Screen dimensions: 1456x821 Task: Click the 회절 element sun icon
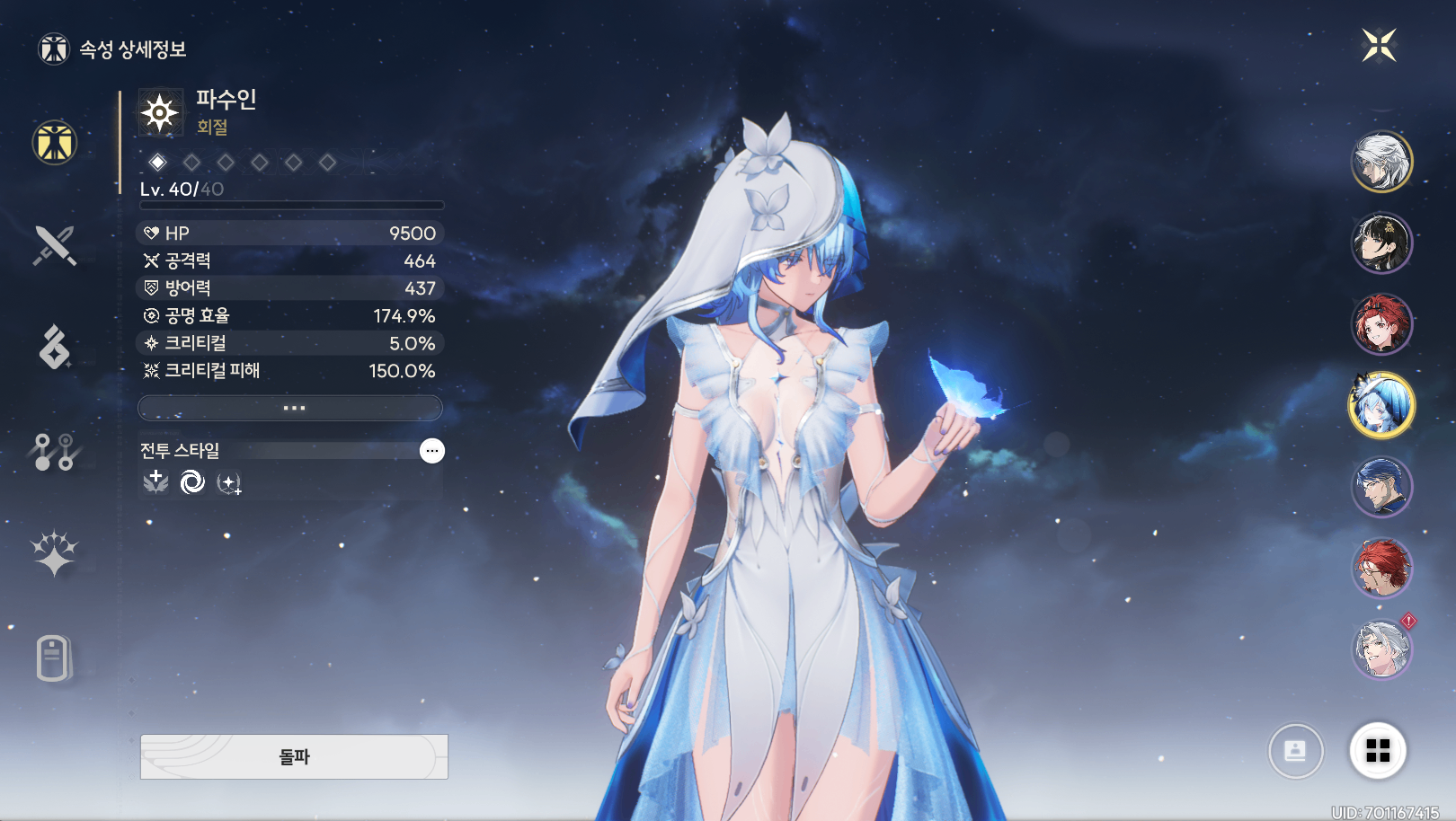tap(160, 112)
